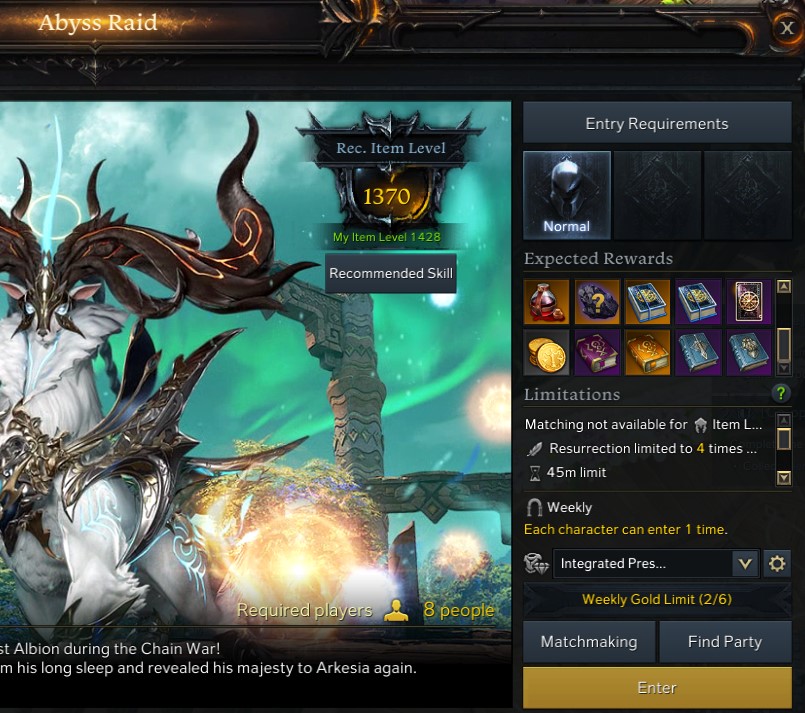
Task: Click the gold Enter button
Action: point(657,688)
